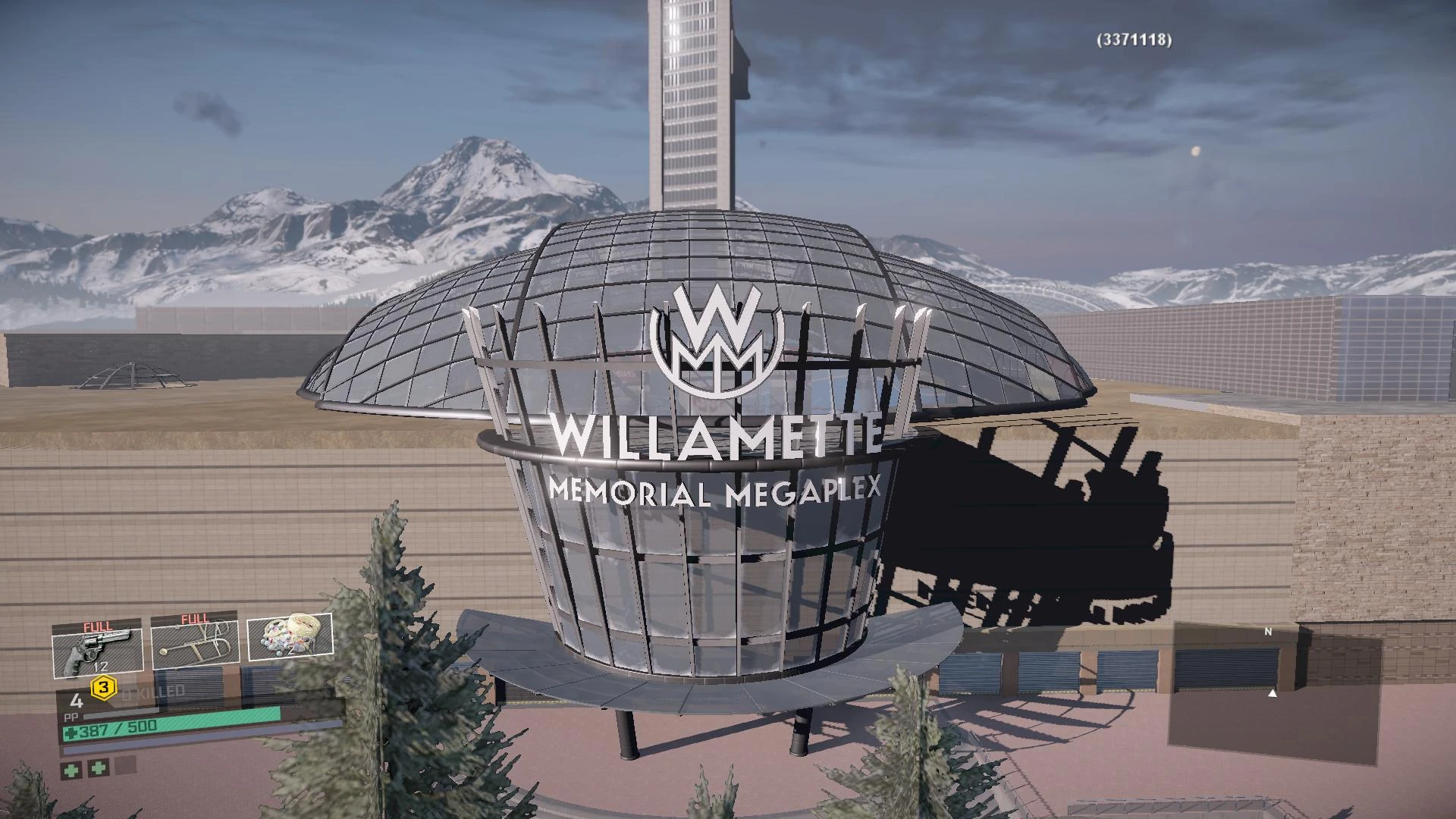Select the exo-suit tool in second weapon slot

click(196, 643)
